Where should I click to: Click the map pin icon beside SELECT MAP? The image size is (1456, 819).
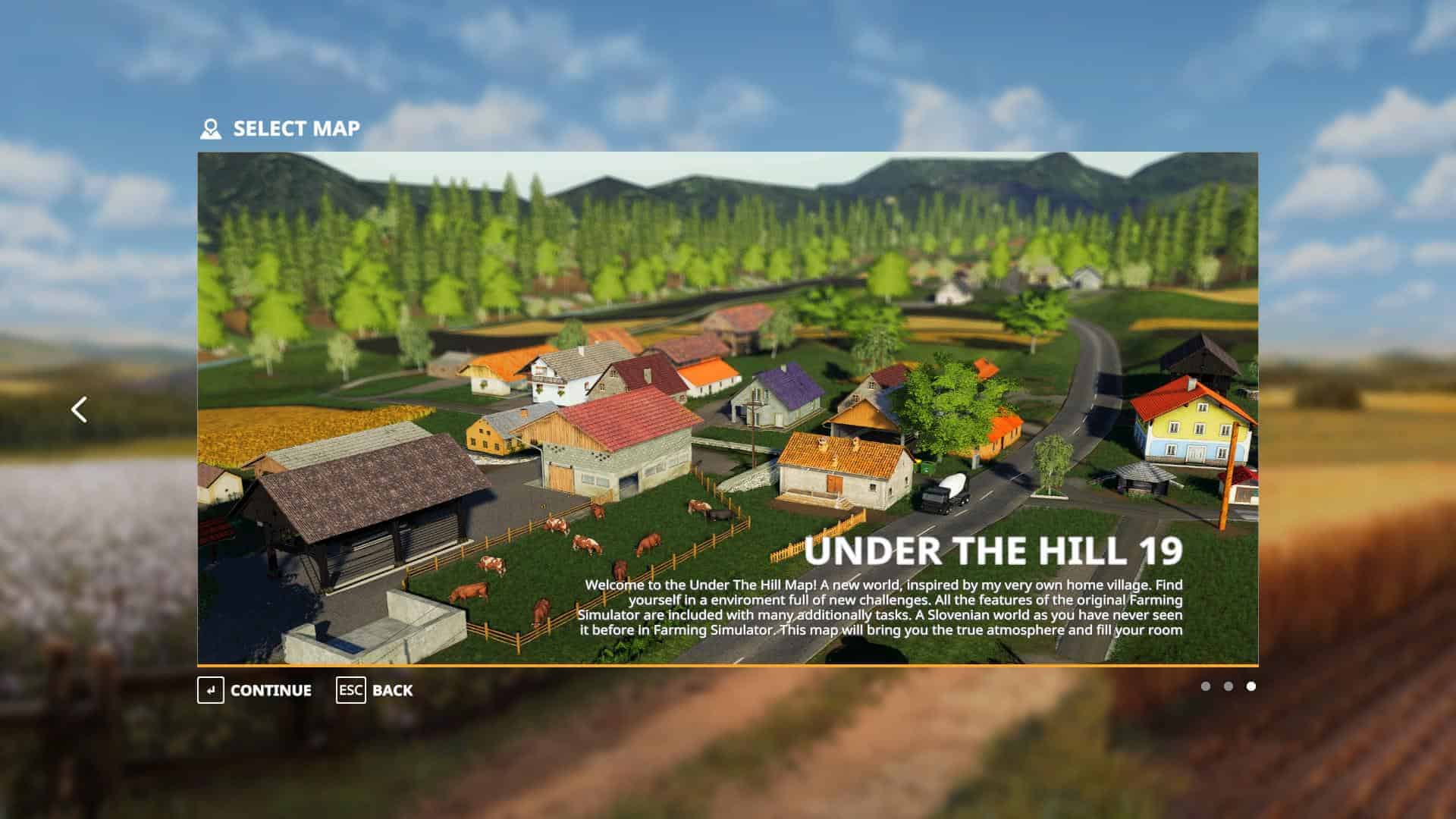(210, 127)
